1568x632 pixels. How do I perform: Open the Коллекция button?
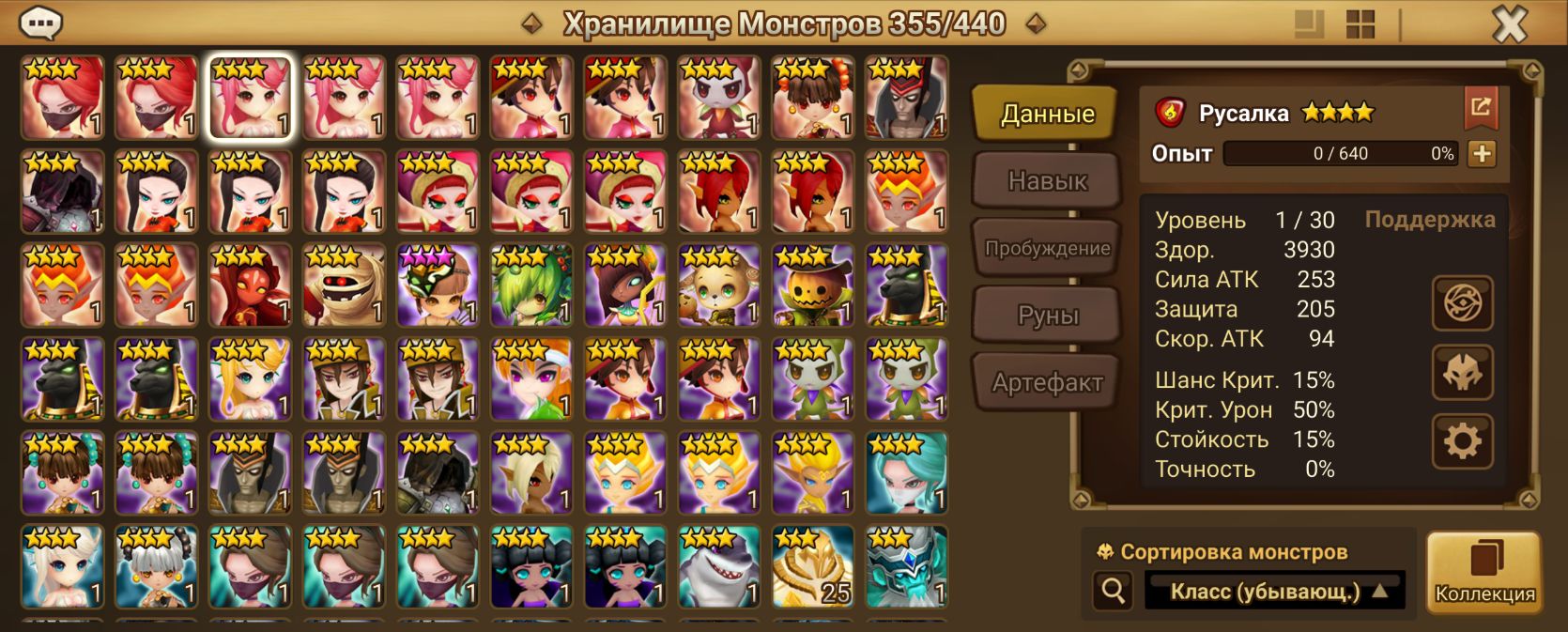coord(1484,573)
